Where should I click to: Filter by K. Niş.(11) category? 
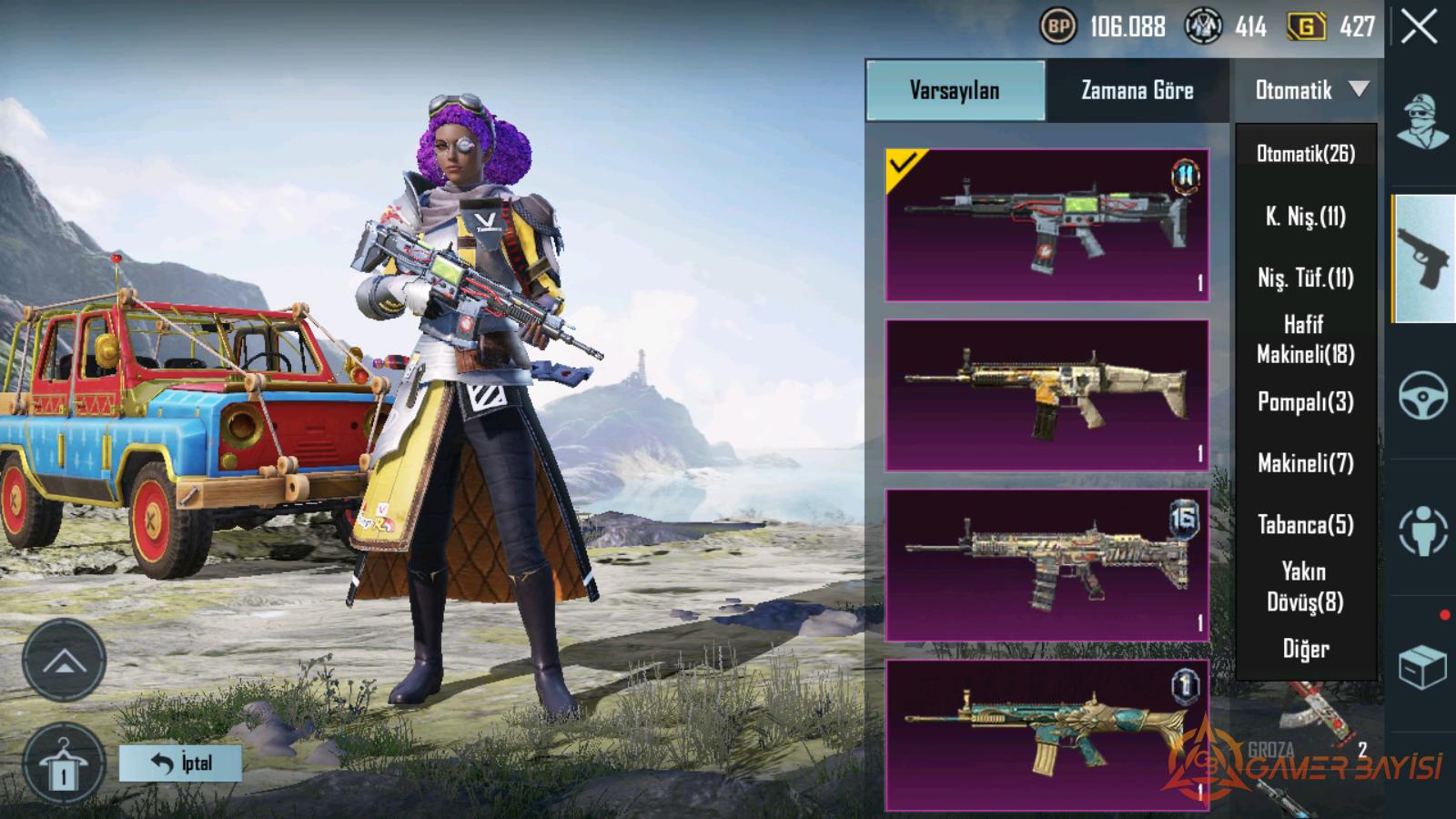point(1306,217)
